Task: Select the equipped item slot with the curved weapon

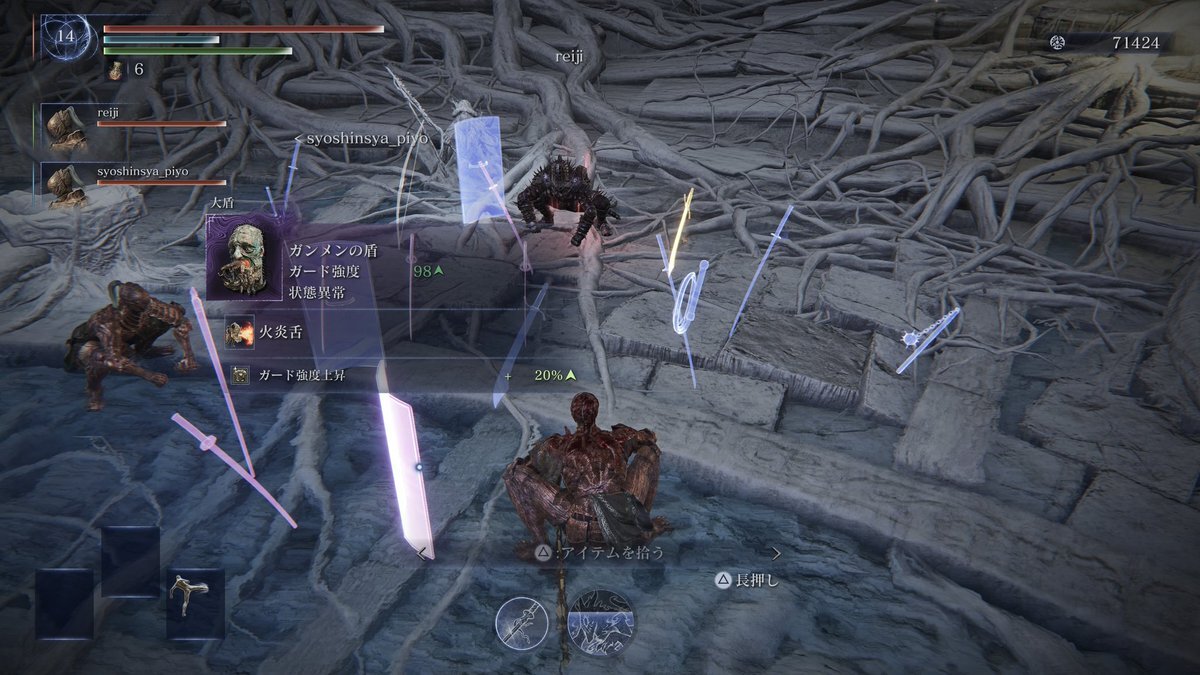Action: [x=196, y=603]
